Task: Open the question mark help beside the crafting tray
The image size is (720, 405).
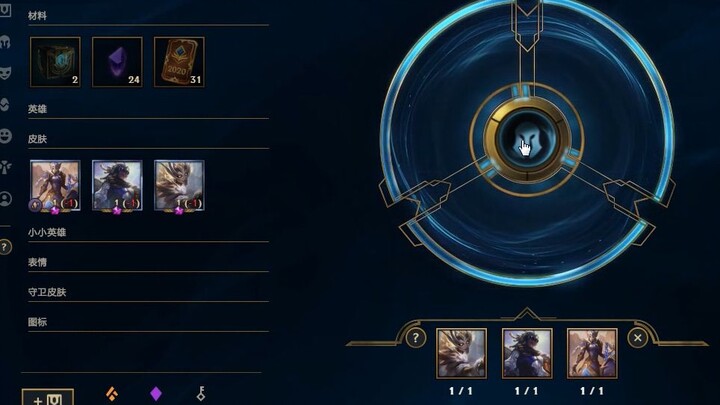Action: pyautogui.click(x=417, y=338)
